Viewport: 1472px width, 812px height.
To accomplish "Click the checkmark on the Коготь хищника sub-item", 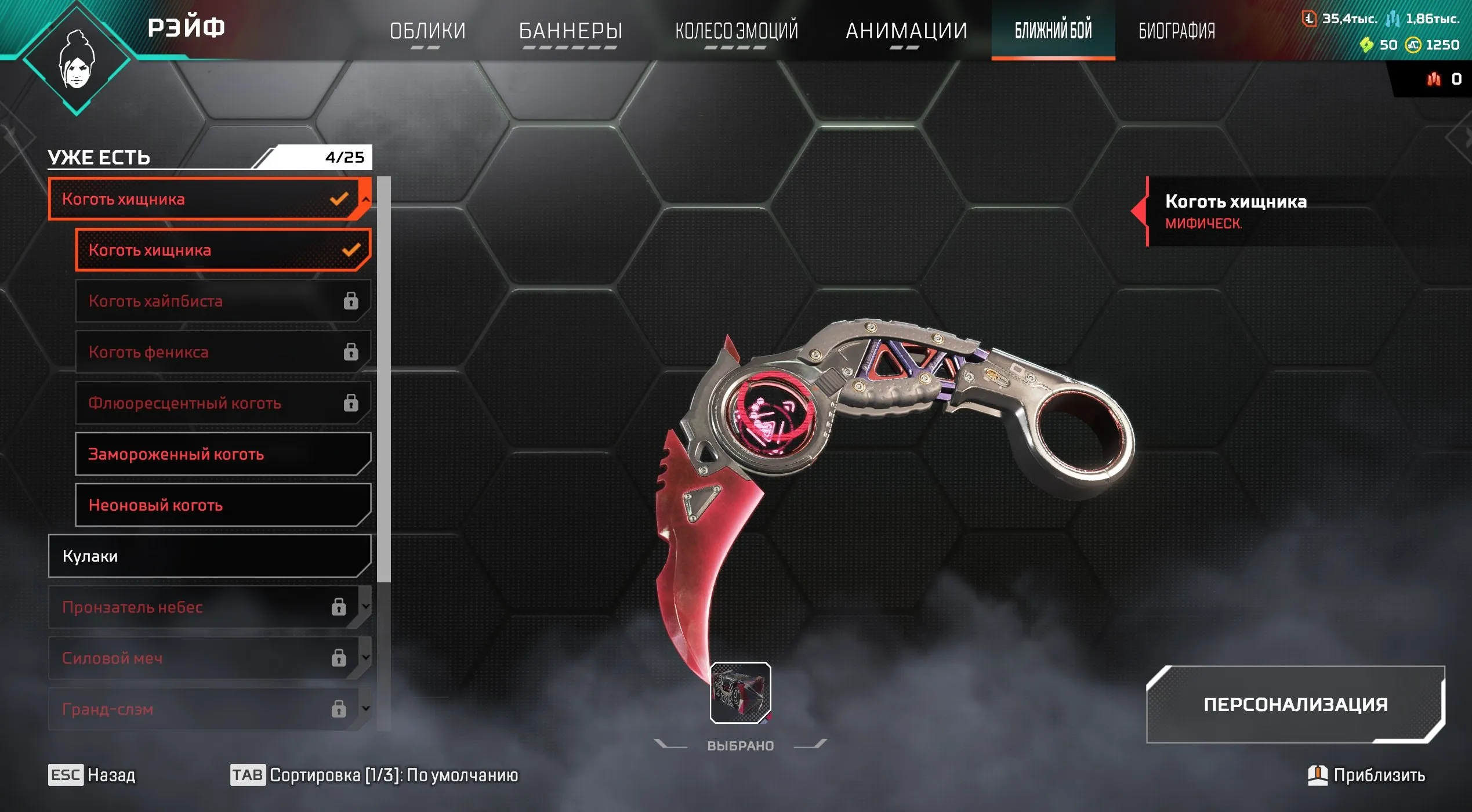I will (x=350, y=251).
